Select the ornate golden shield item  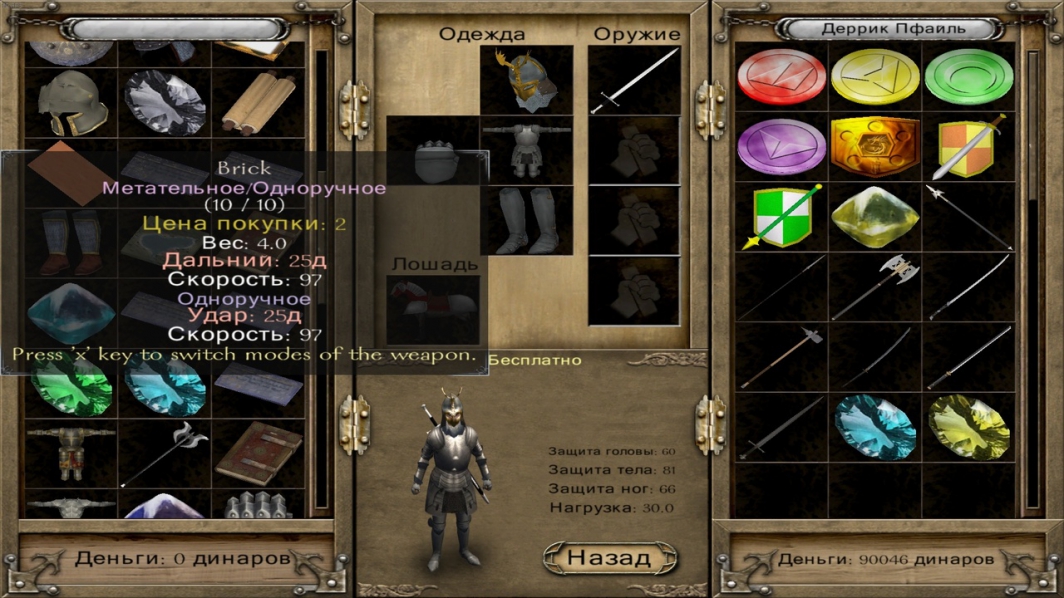[875, 147]
